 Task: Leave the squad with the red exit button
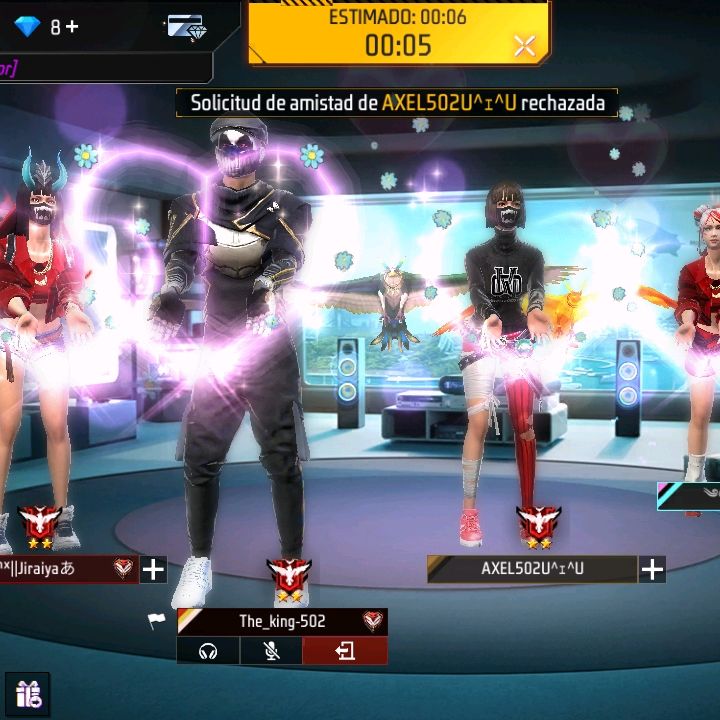click(x=345, y=652)
